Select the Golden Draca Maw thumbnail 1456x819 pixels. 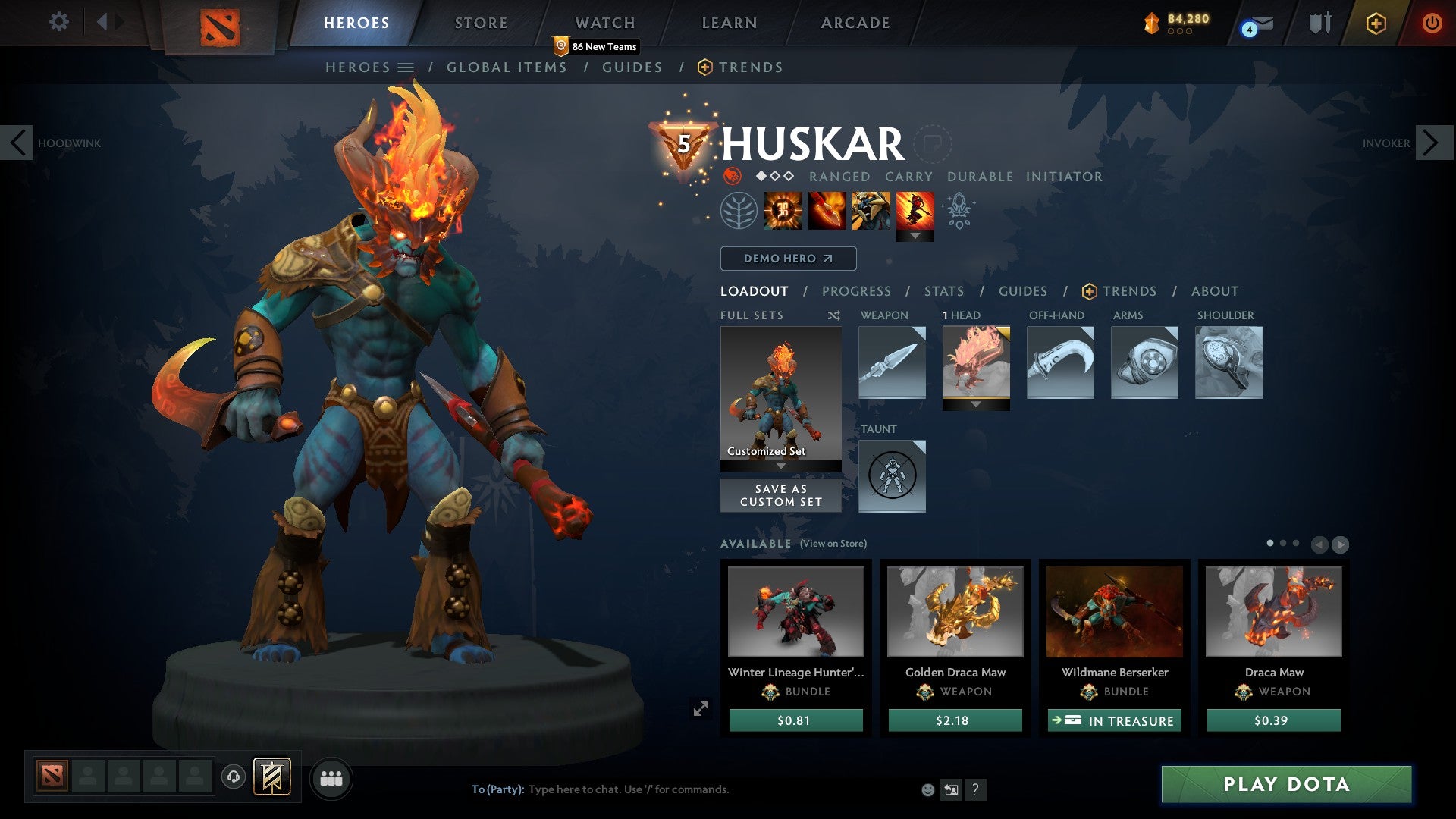coord(955,613)
